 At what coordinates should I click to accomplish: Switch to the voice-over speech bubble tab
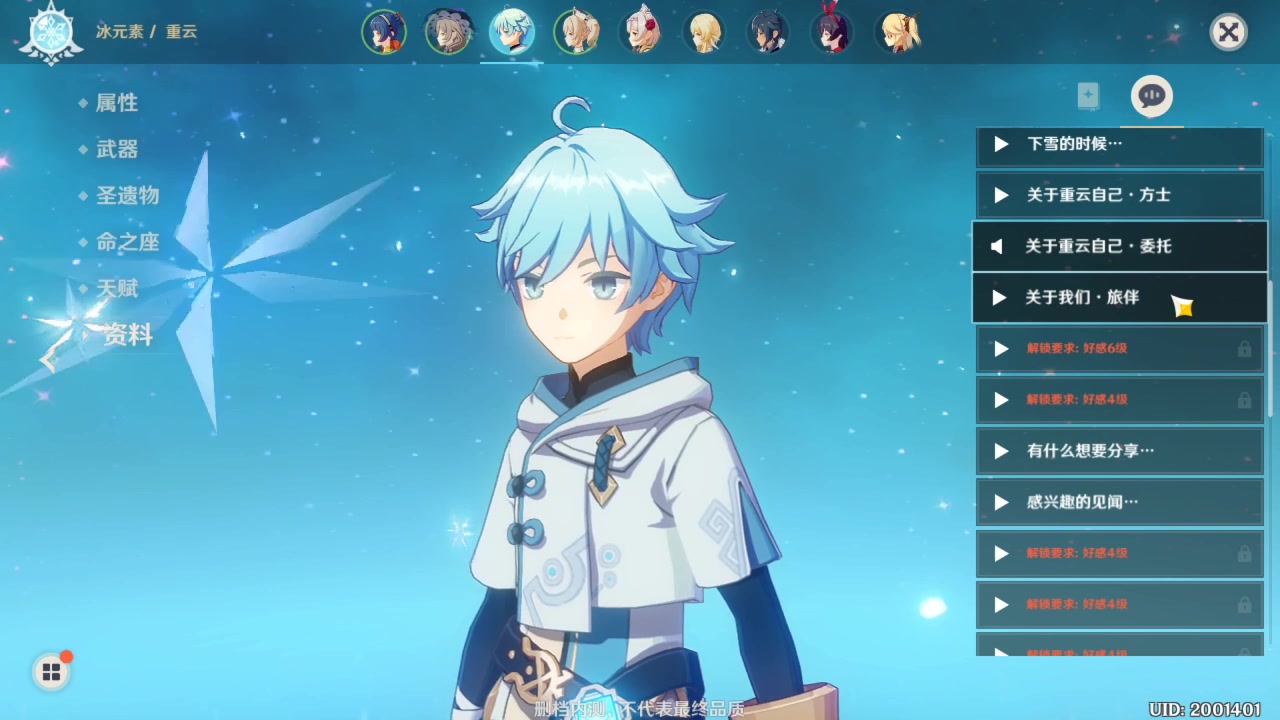[1151, 96]
